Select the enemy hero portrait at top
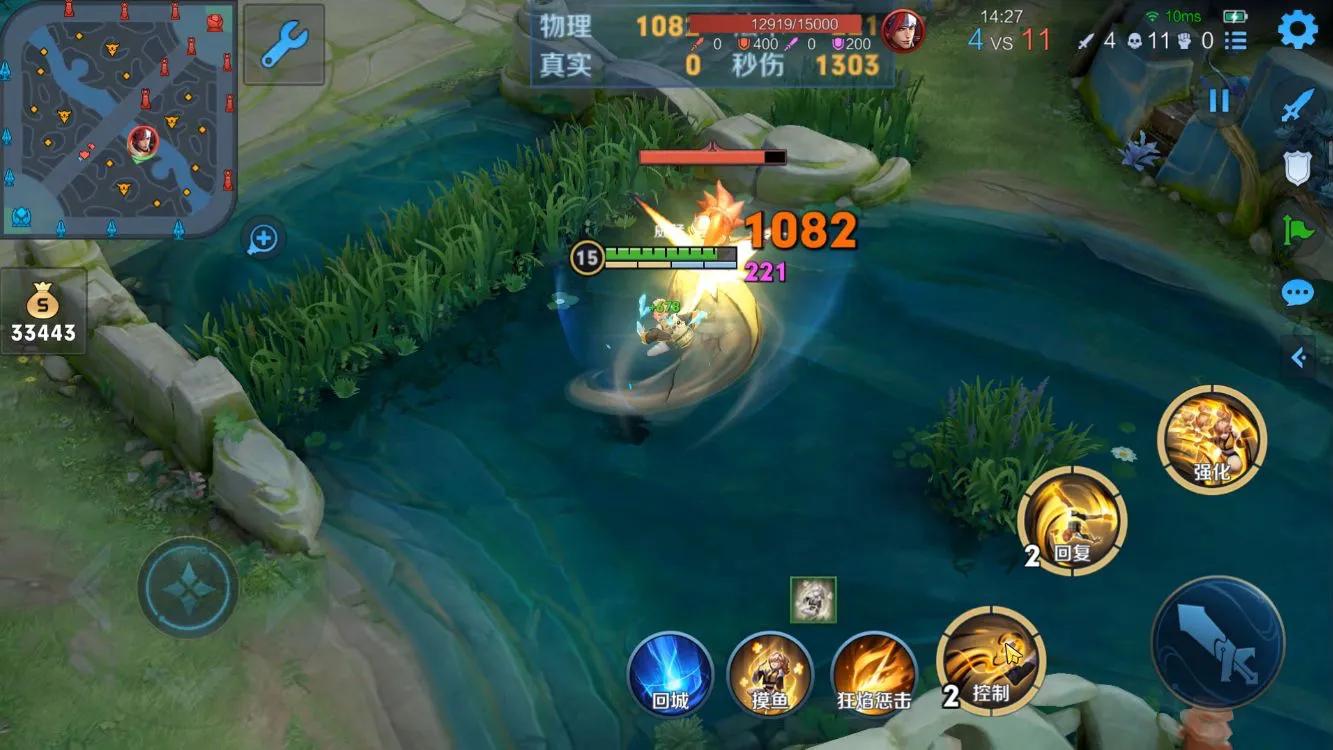Screen dimensions: 1333x750 coord(902,30)
